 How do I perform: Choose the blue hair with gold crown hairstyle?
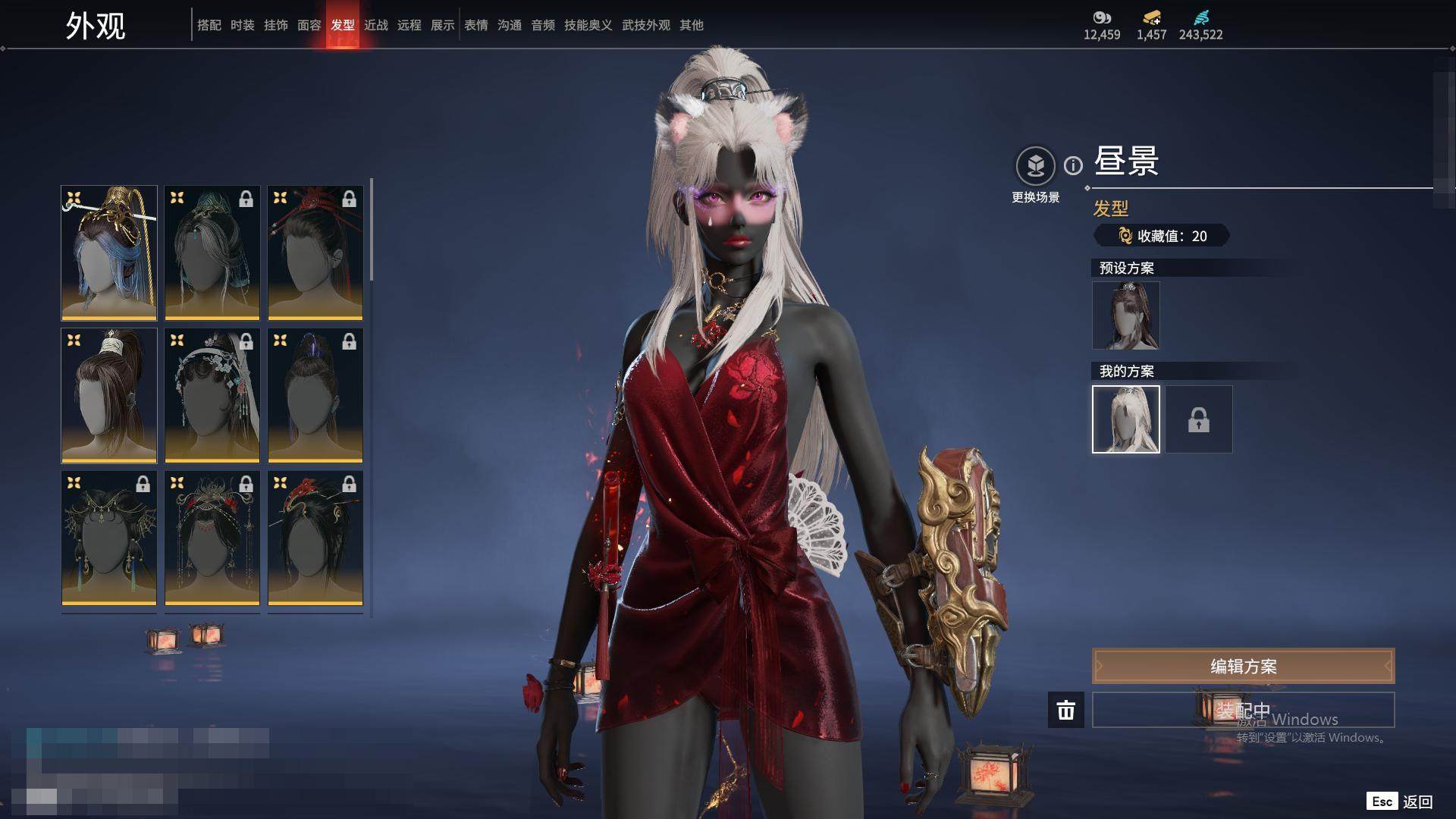tap(109, 253)
